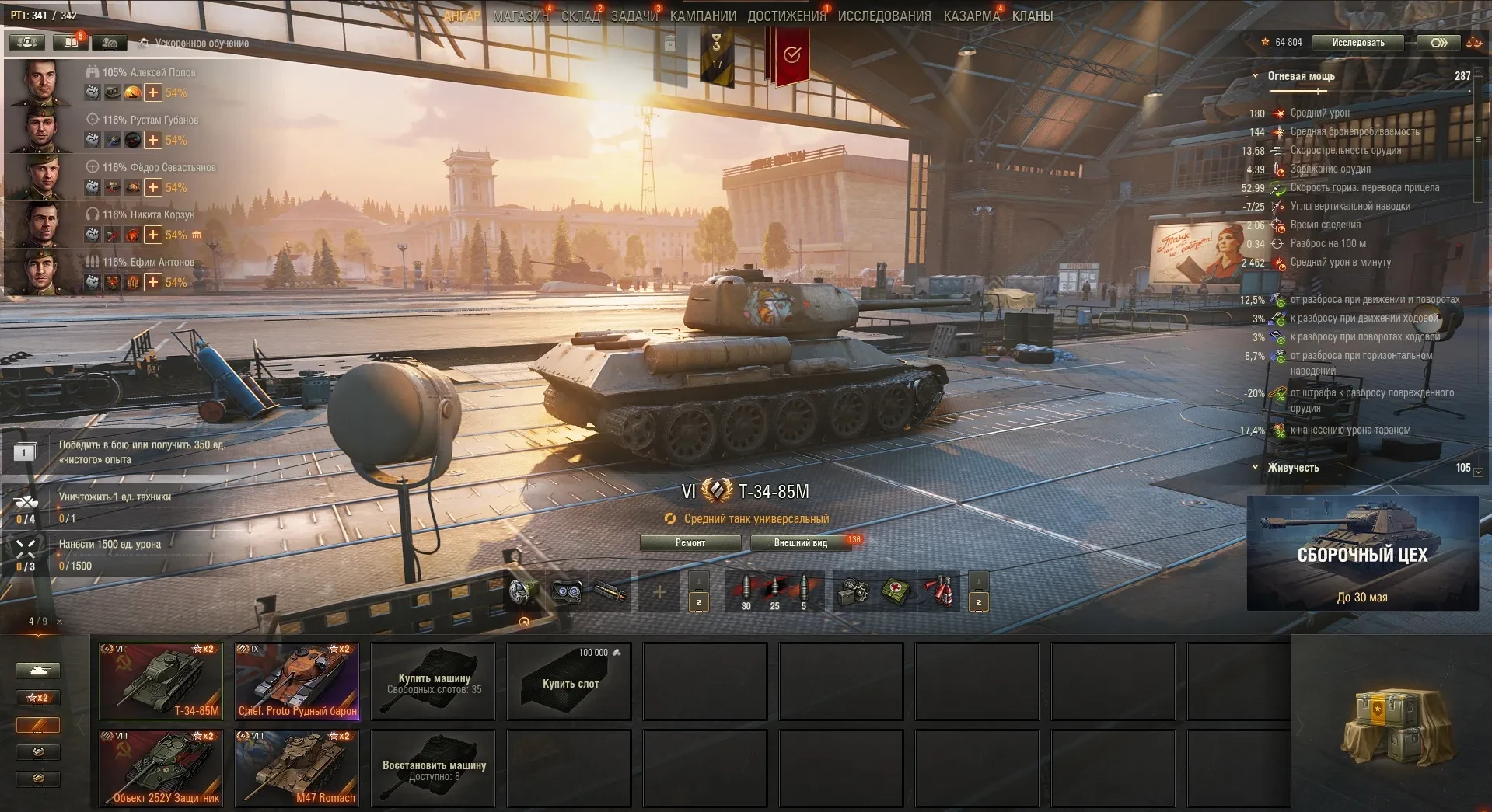Open Внешний вид customization

click(x=801, y=543)
